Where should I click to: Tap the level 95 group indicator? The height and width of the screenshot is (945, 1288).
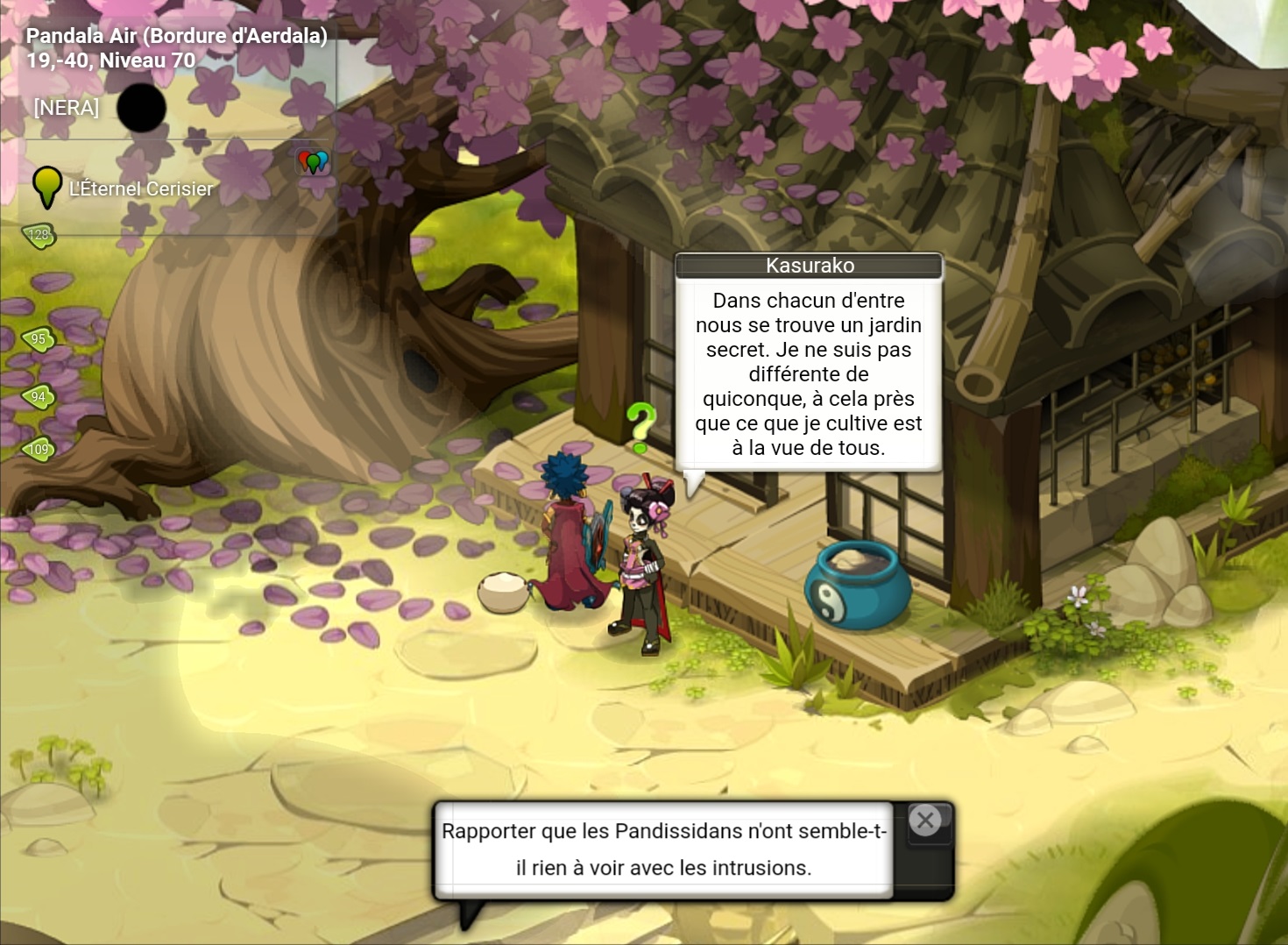pos(39,339)
